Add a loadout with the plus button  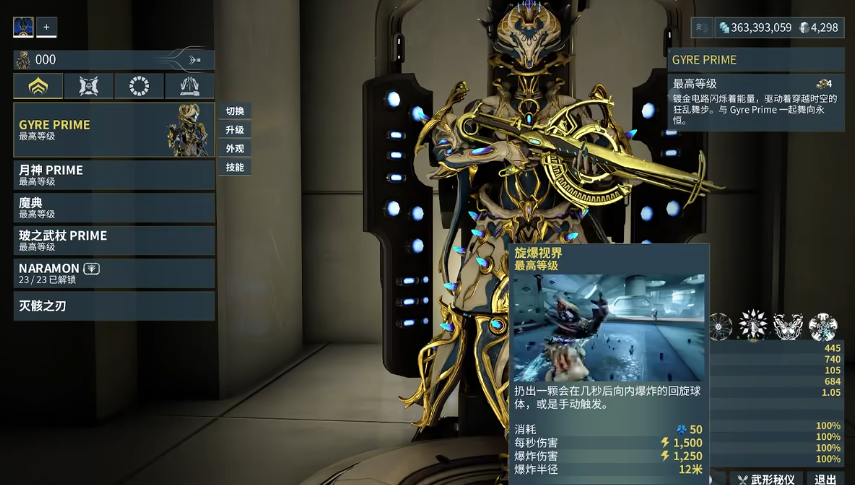(x=47, y=27)
